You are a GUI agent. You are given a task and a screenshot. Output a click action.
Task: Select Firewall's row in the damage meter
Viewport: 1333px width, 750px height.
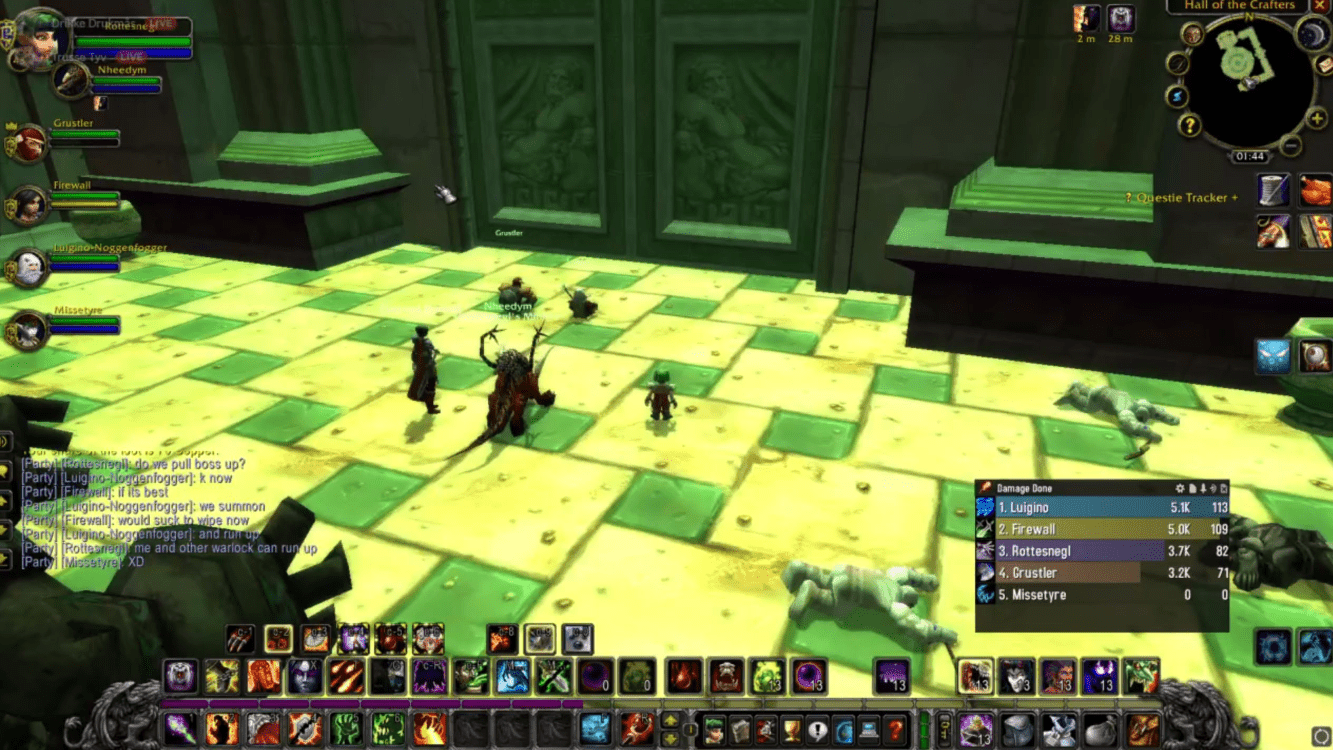1102,529
